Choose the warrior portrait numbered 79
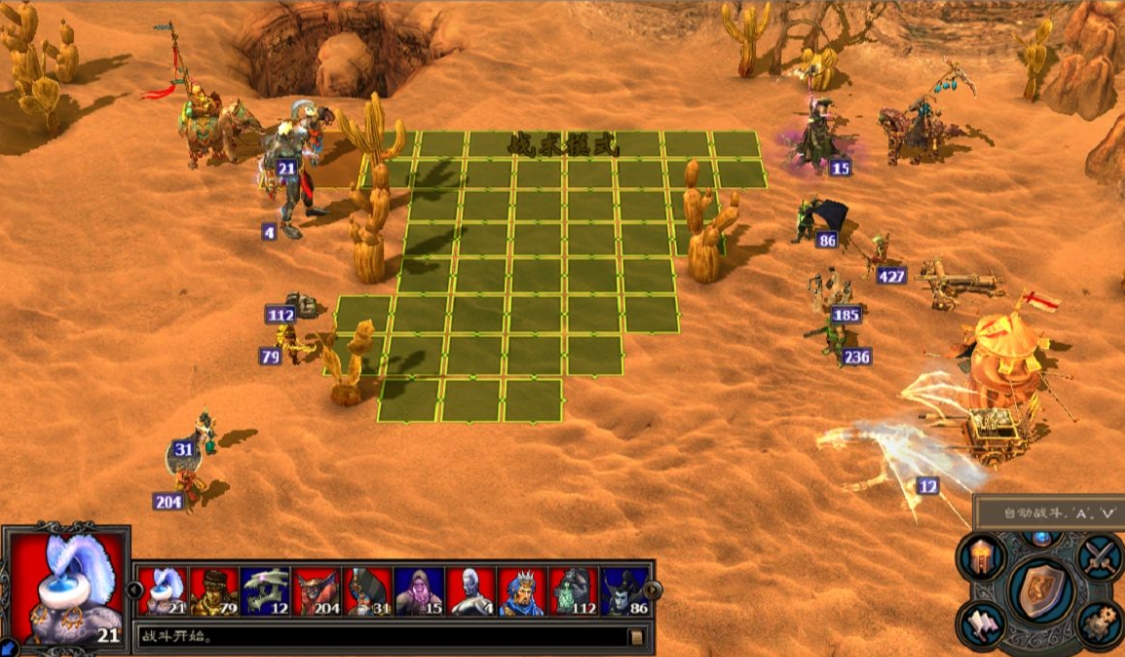This screenshot has width=1125, height=657. pos(214,591)
